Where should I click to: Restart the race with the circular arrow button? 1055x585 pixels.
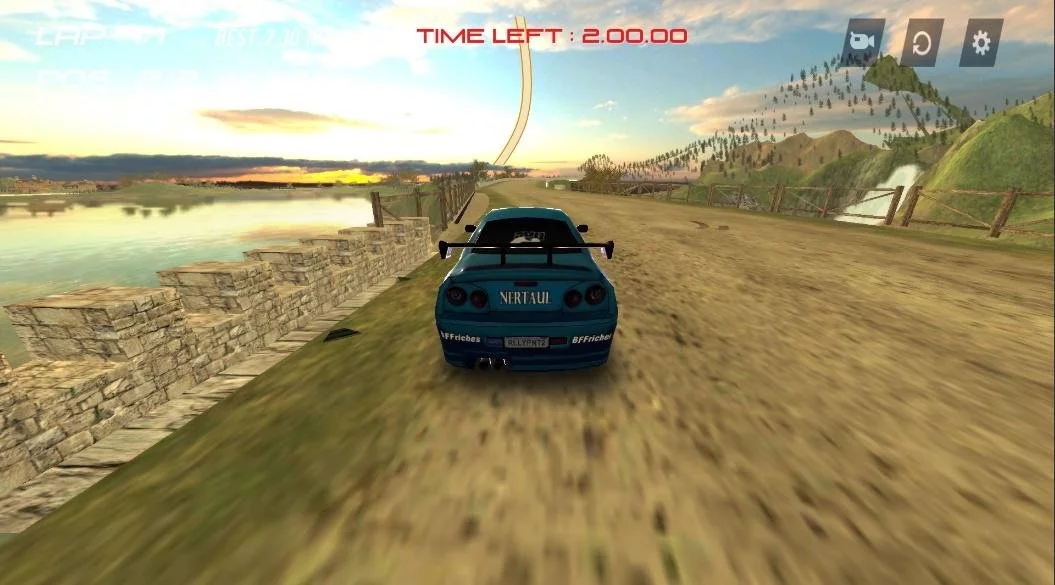click(921, 43)
